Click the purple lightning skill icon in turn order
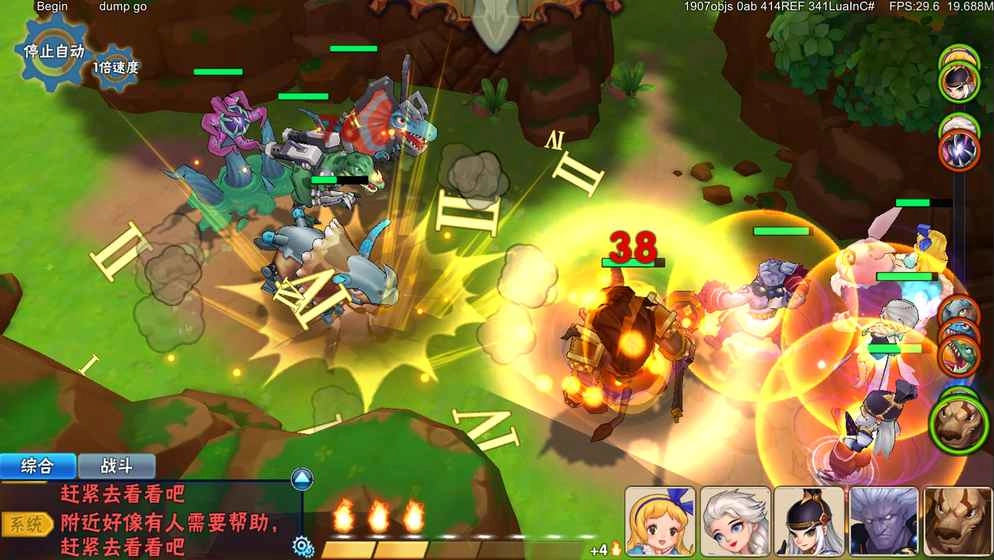 click(959, 150)
